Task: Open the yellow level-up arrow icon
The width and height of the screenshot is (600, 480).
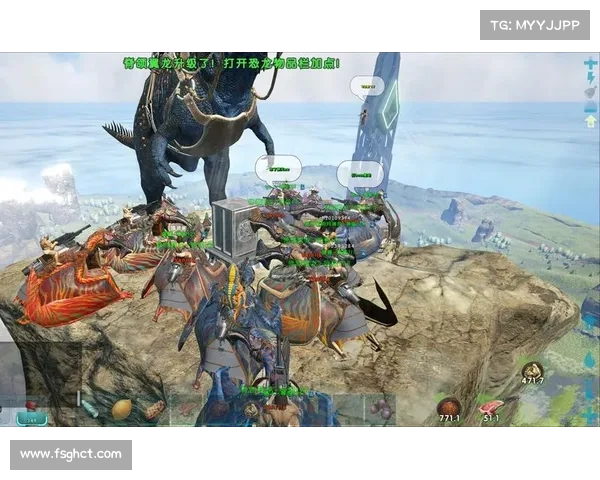Action: point(589,120)
